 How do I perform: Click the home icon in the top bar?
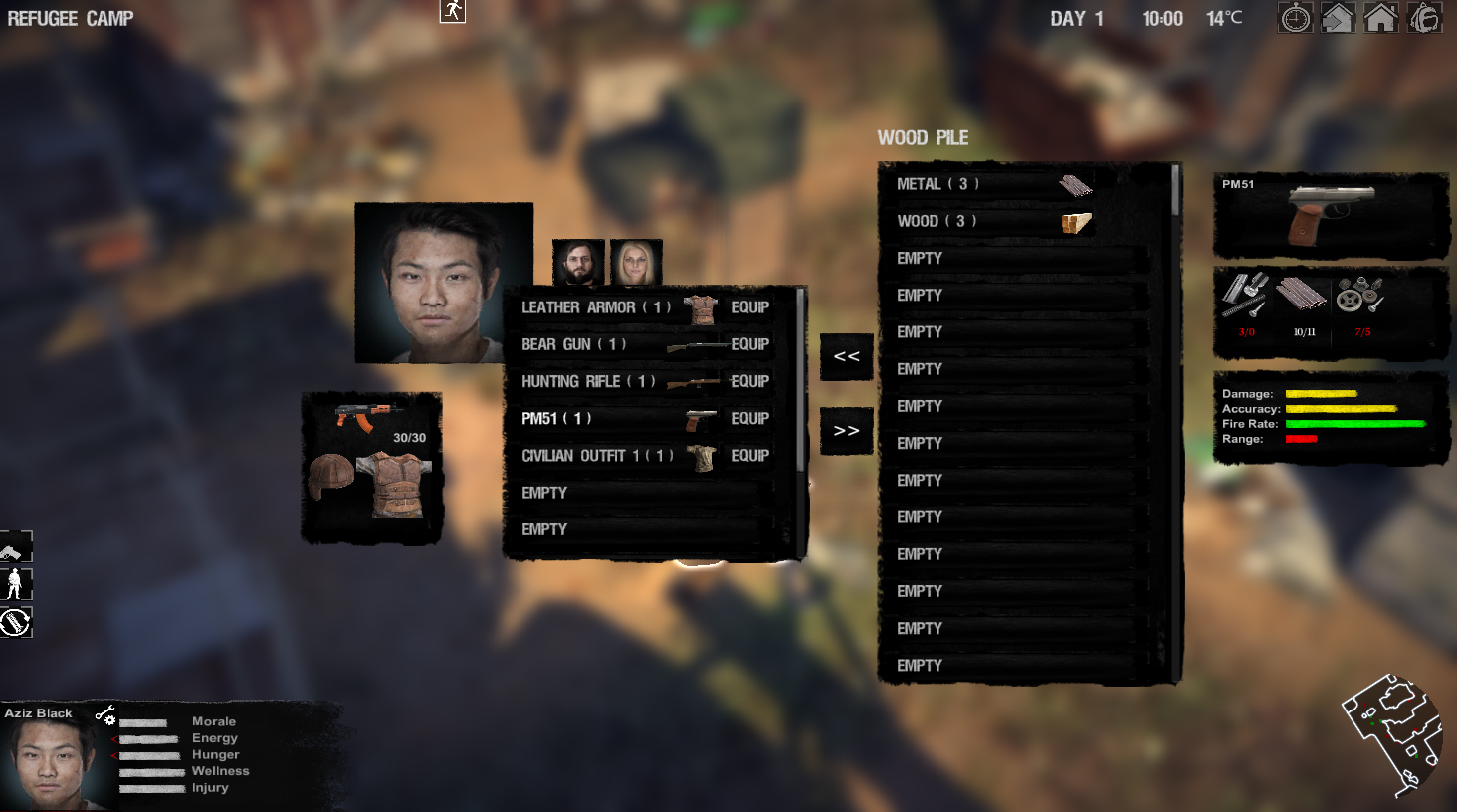tap(1381, 17)
